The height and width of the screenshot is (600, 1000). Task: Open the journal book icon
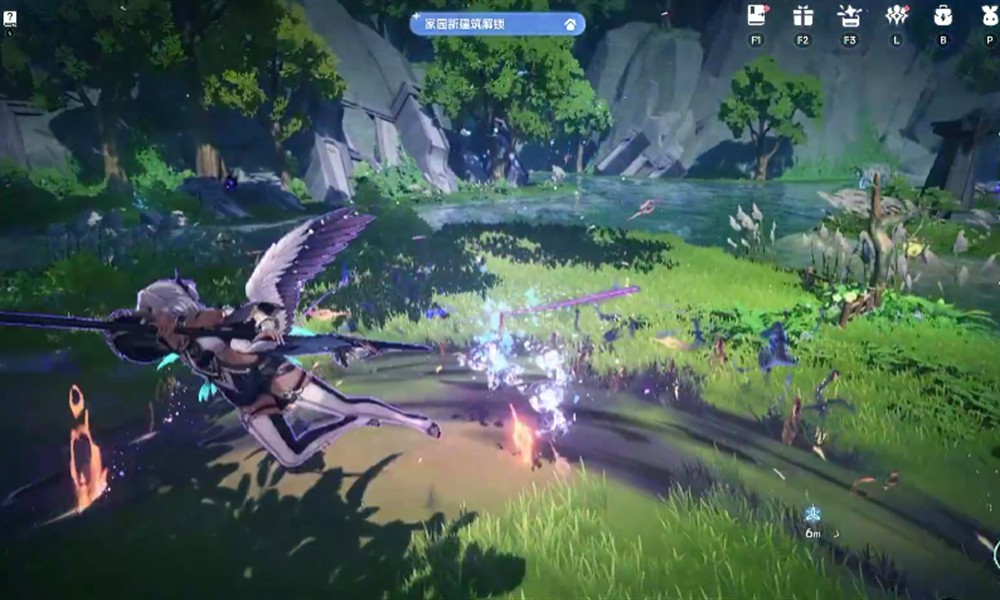757,15
